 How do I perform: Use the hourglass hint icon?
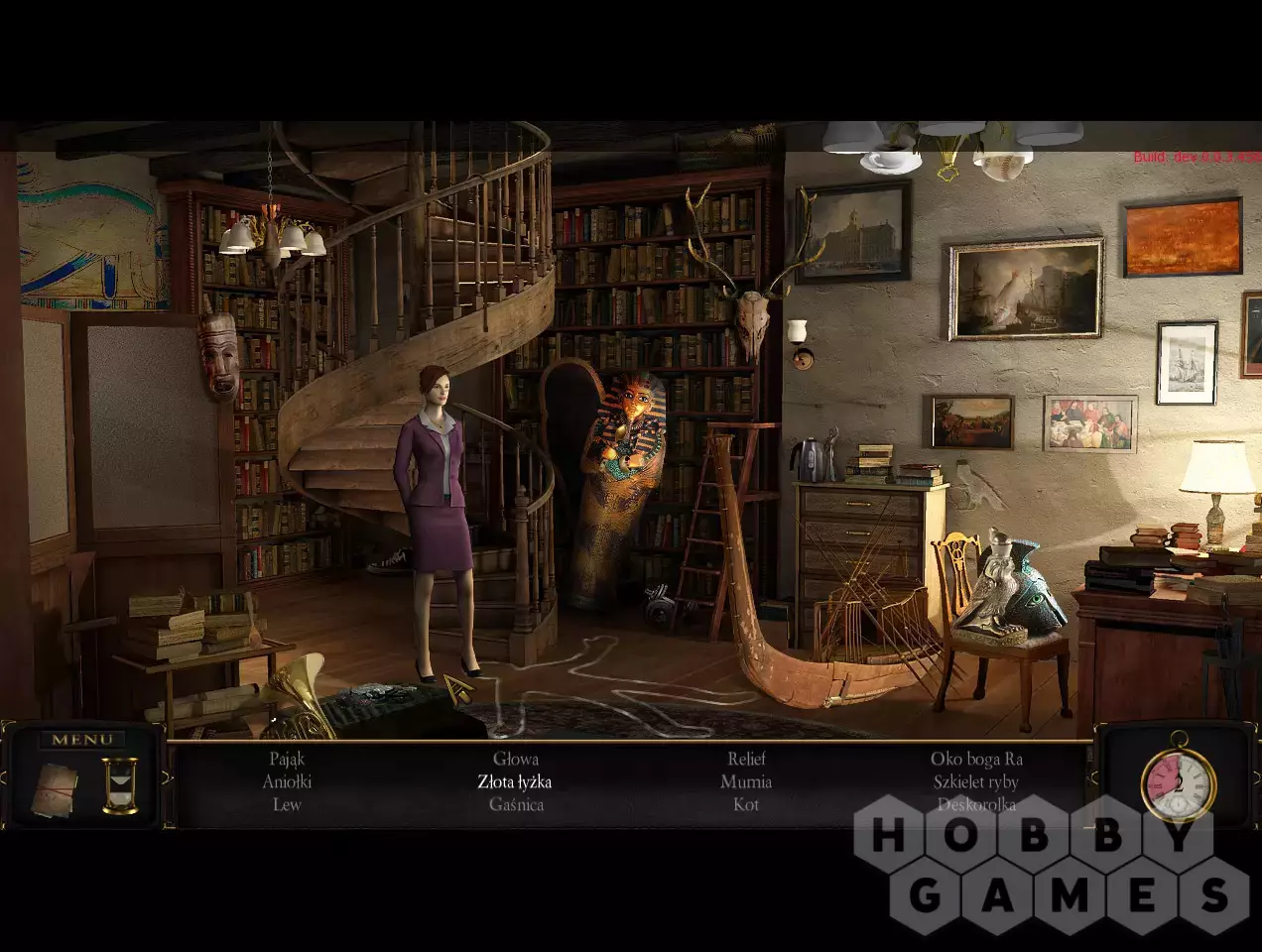coord(120,786)
